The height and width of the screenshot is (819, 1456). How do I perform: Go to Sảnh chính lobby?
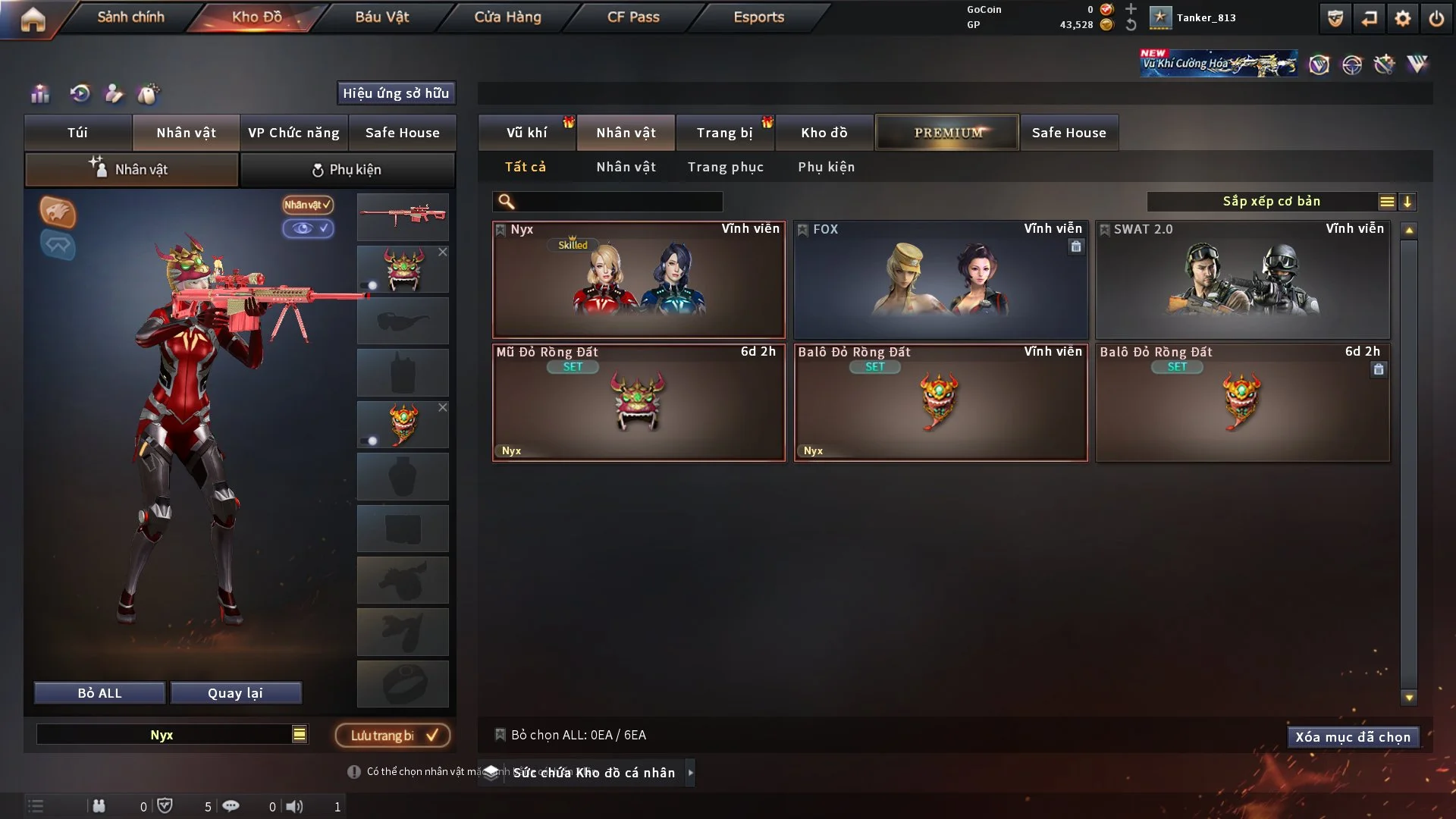tap(130, 17)
